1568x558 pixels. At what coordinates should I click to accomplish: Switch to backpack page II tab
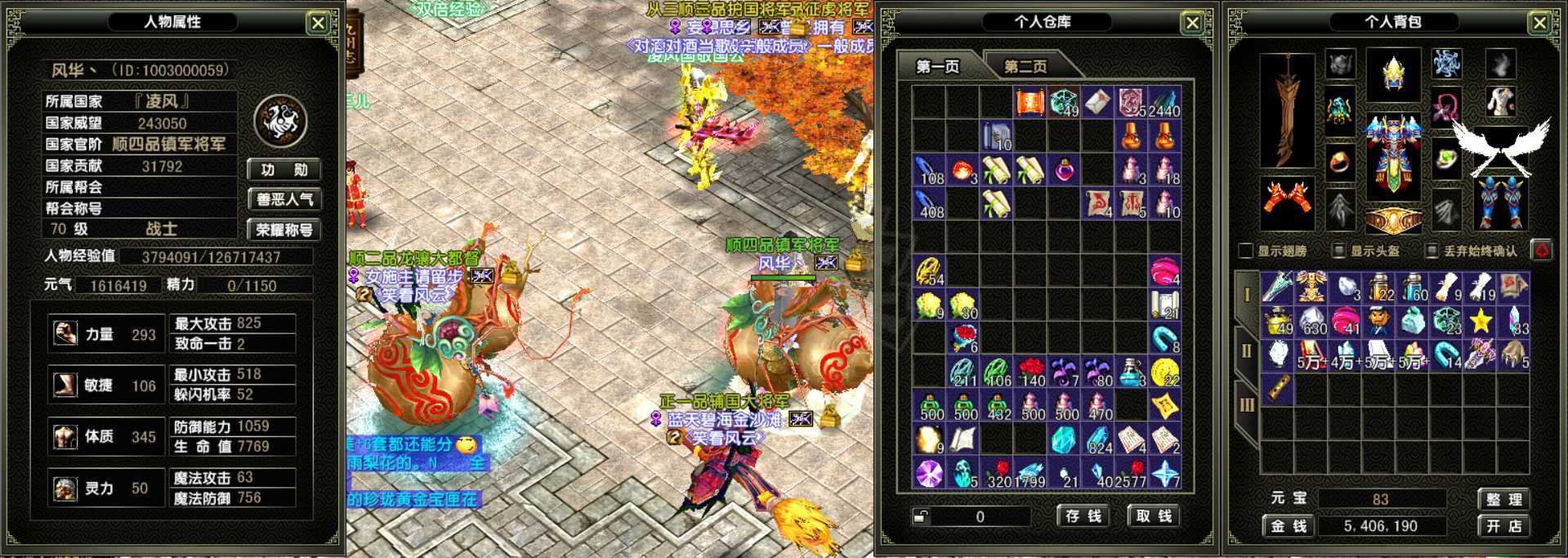pyautogui.click(x=1246, y=351)
